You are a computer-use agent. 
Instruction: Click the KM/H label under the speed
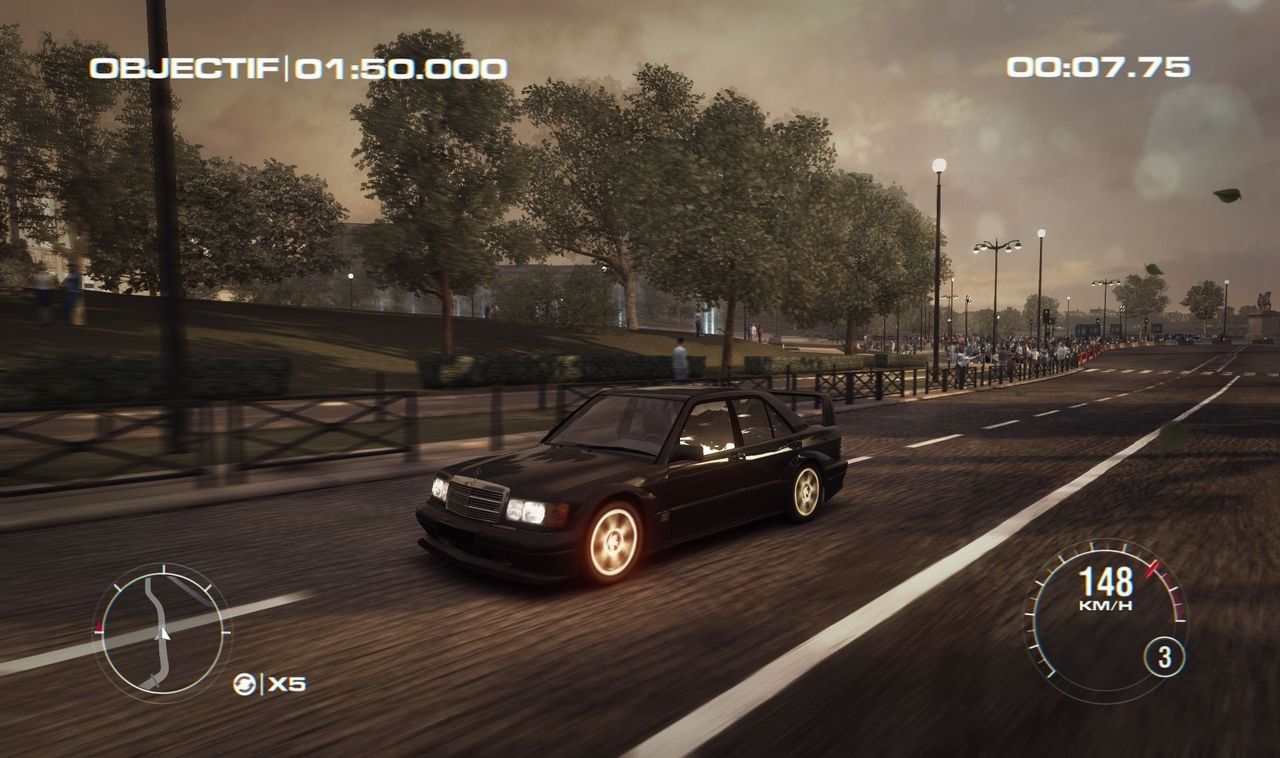pyautogui.click(x=1107, y=604)
